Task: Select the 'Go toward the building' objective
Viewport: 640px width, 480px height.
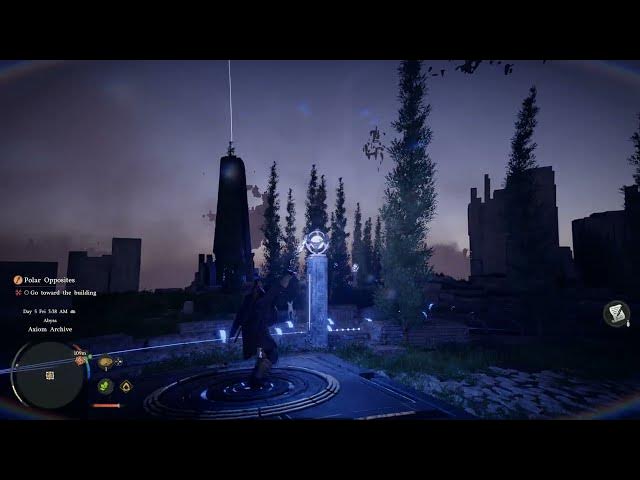Action: [64, 293]
